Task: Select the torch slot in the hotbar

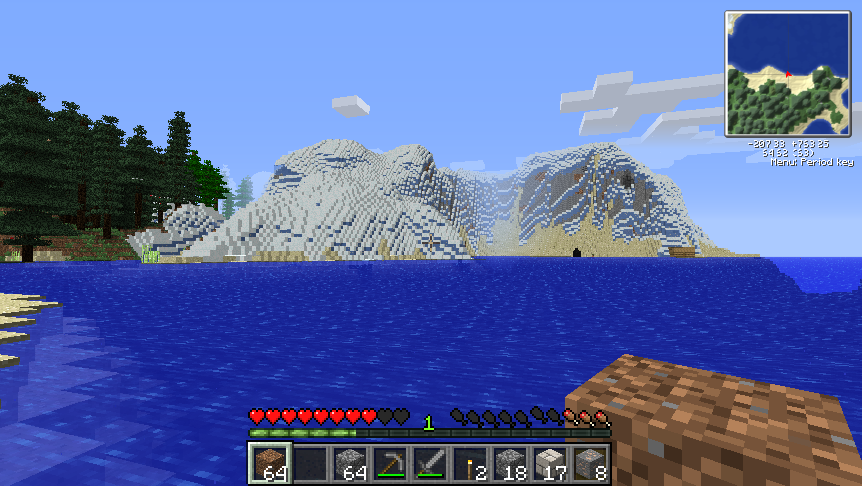Action: [470, 464]
